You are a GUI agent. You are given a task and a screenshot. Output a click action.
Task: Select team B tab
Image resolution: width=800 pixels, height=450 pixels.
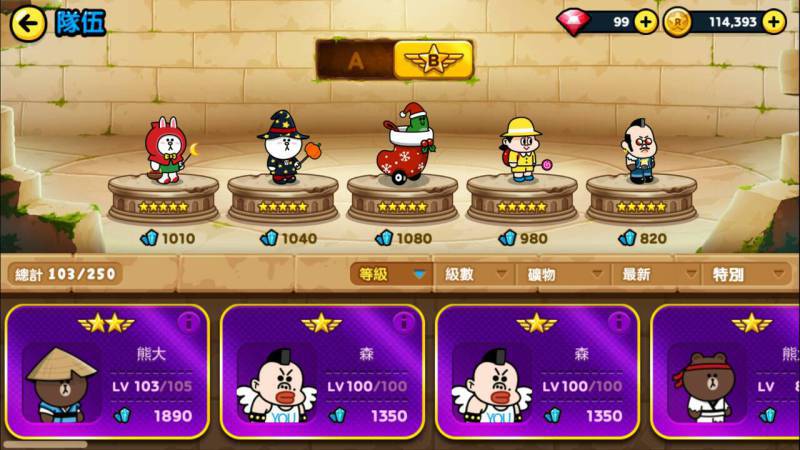(433, 60)
